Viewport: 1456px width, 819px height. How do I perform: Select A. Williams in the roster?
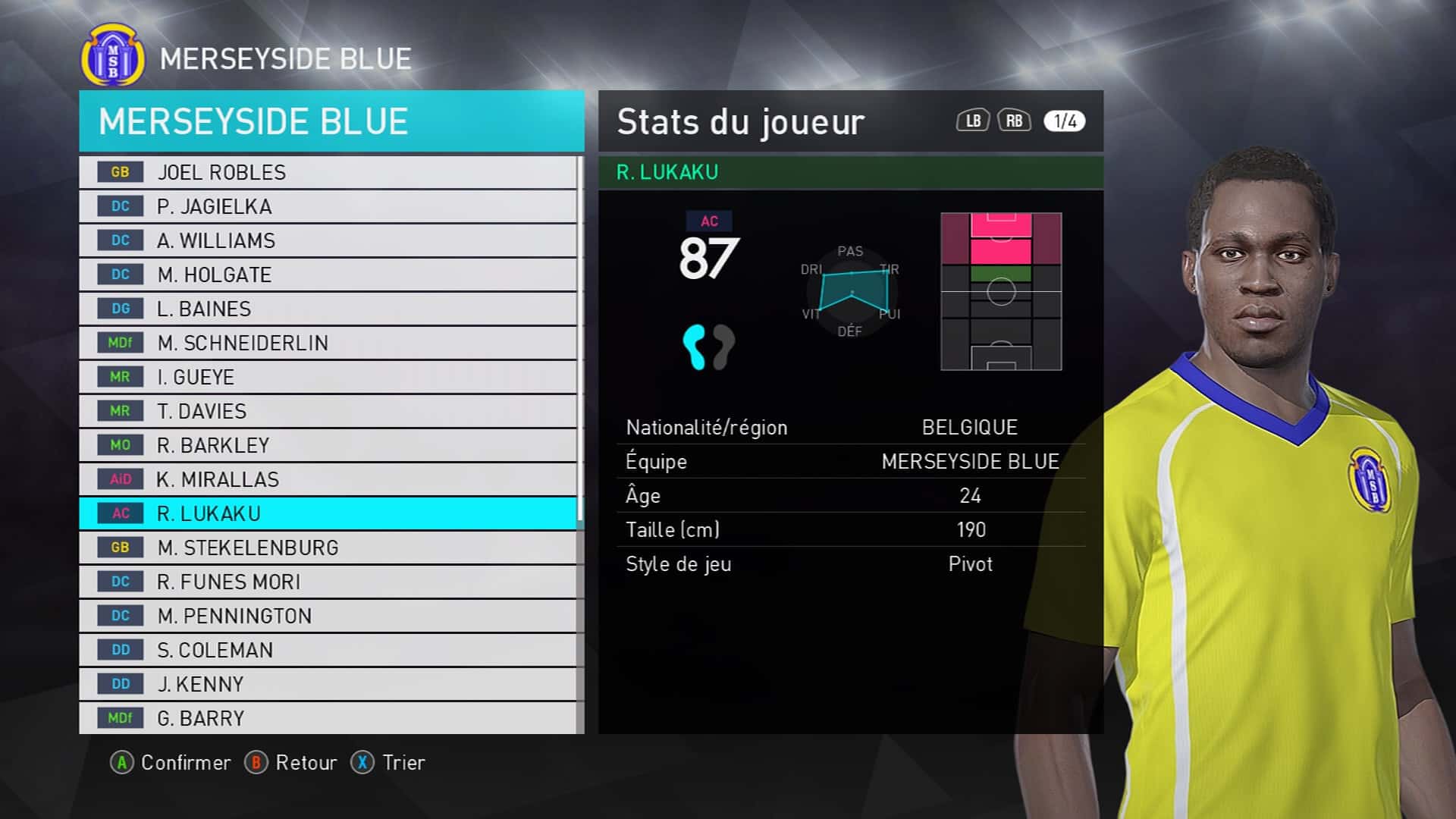tap(328, 240)
